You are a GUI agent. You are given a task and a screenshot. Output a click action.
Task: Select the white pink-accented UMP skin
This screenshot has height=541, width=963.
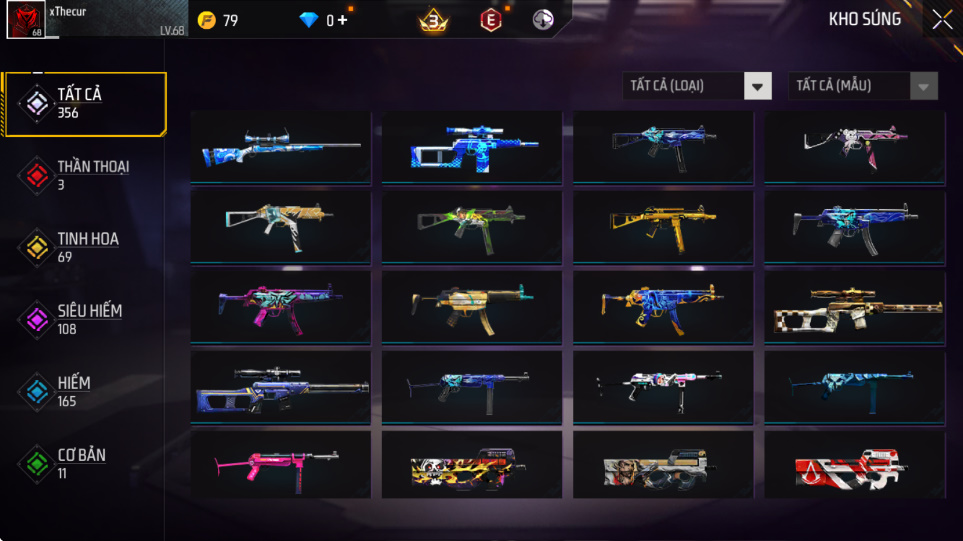point(854,147)
